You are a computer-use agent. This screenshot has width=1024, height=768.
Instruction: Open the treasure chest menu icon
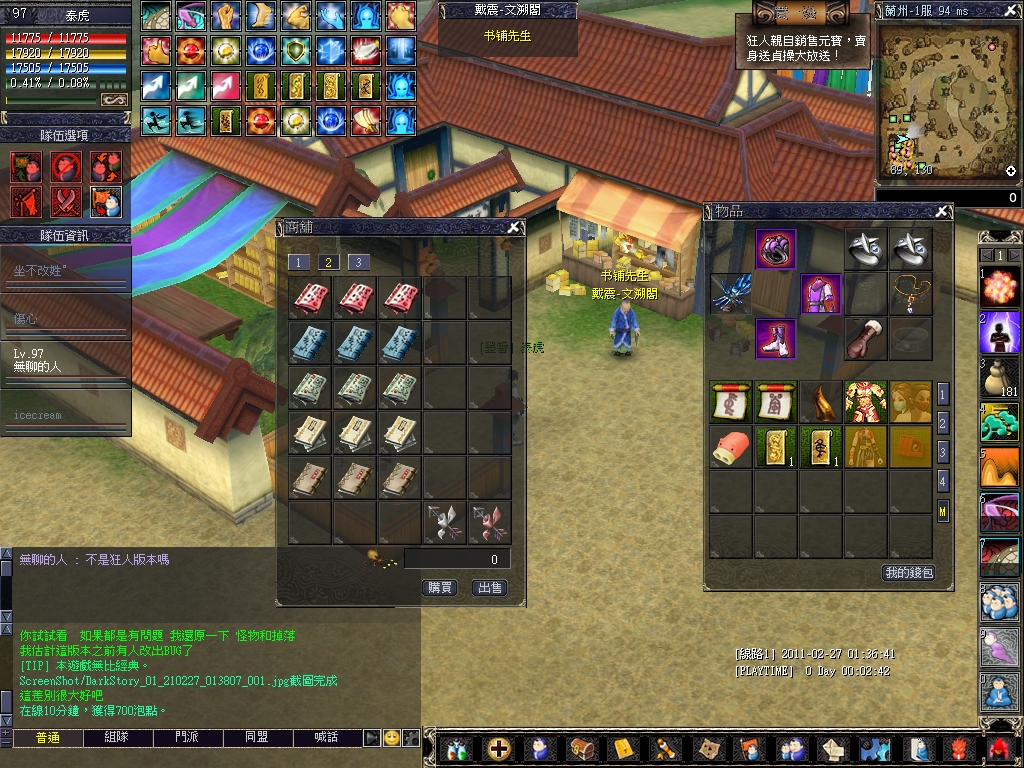point(581,748)
